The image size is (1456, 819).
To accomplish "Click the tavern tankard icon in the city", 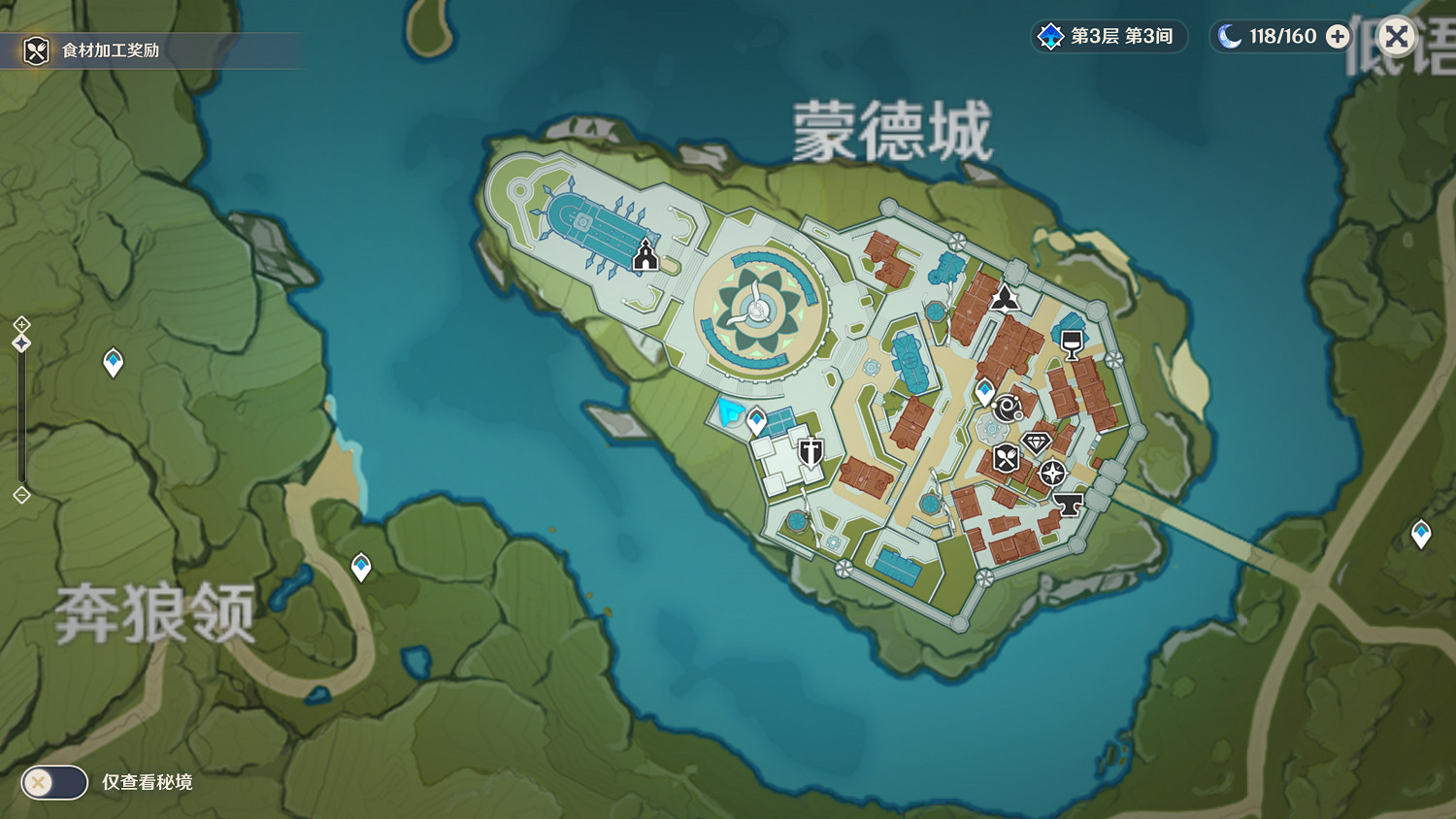I will coord(1071,344).
